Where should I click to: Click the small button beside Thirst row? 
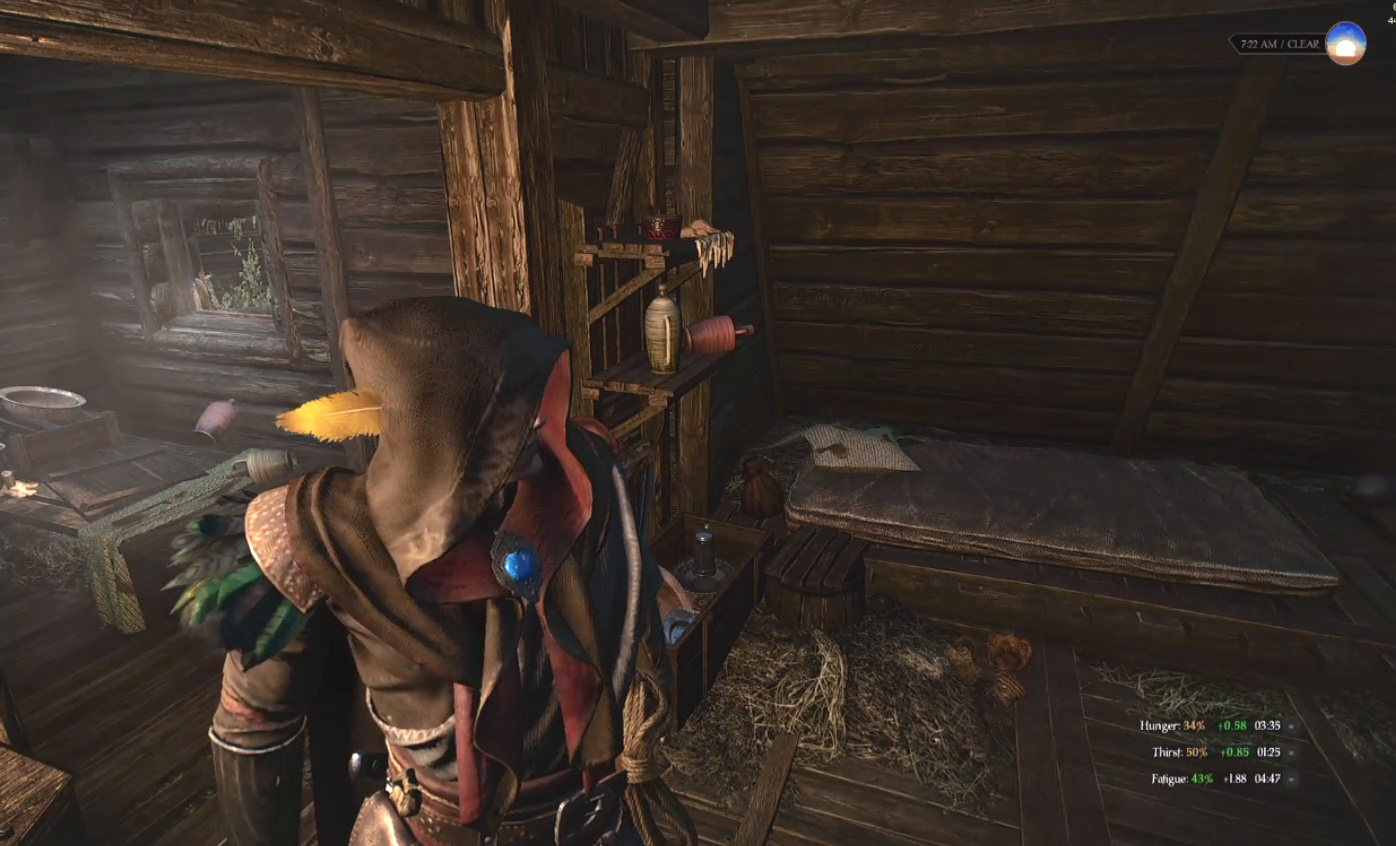point(1291,752)
